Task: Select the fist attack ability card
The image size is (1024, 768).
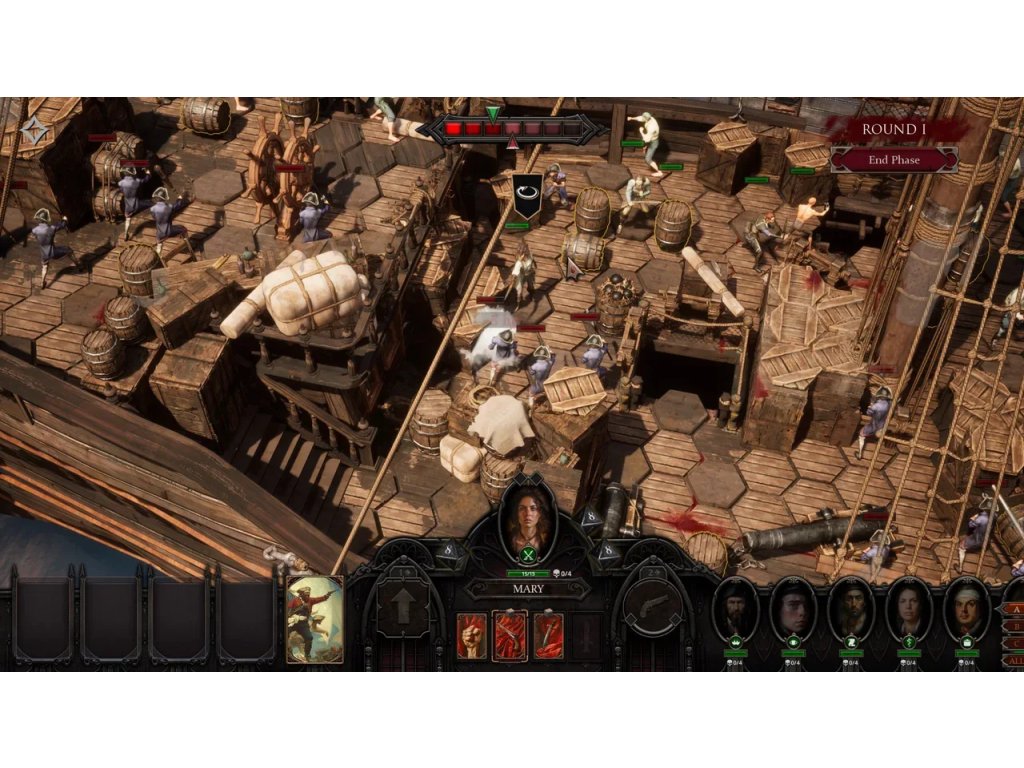Action: (471, 635)
